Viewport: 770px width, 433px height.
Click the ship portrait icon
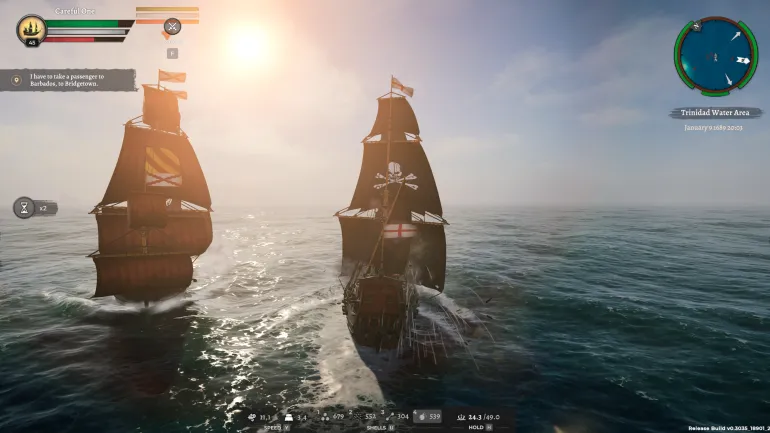(32, 28)
